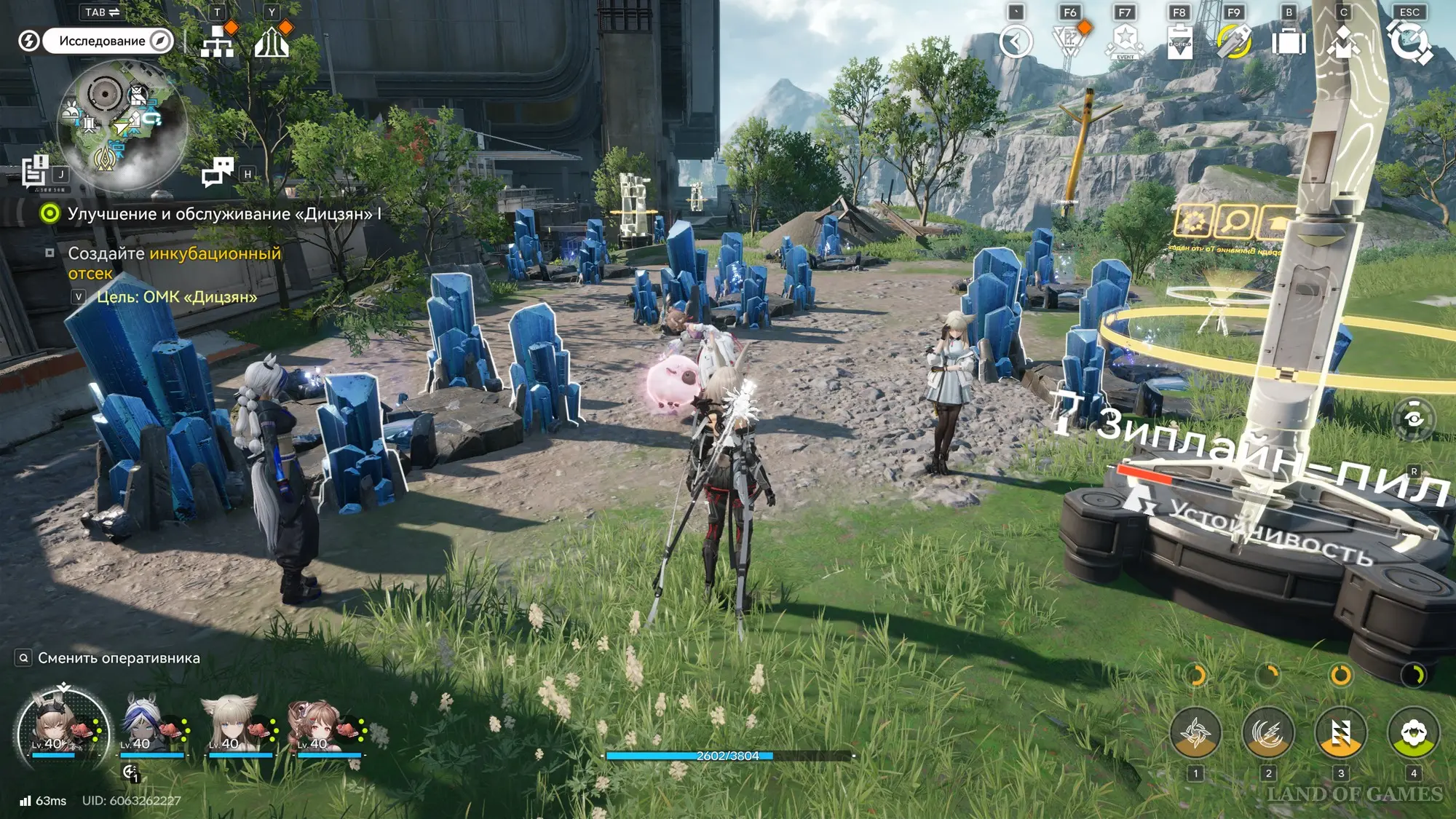Open the mission log with exclamation mark
This screenshot has width=1456, height=819.
pyautogui.click(x=34, y=172)
